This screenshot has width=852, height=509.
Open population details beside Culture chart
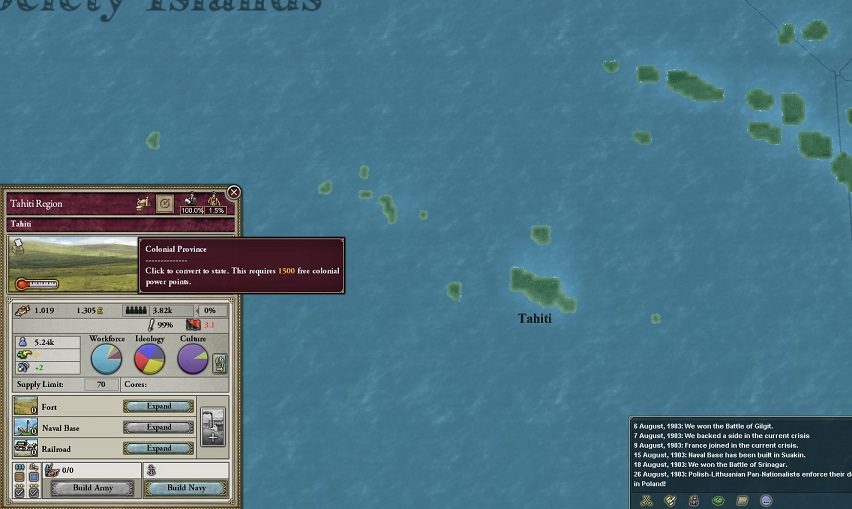(220, 363)
